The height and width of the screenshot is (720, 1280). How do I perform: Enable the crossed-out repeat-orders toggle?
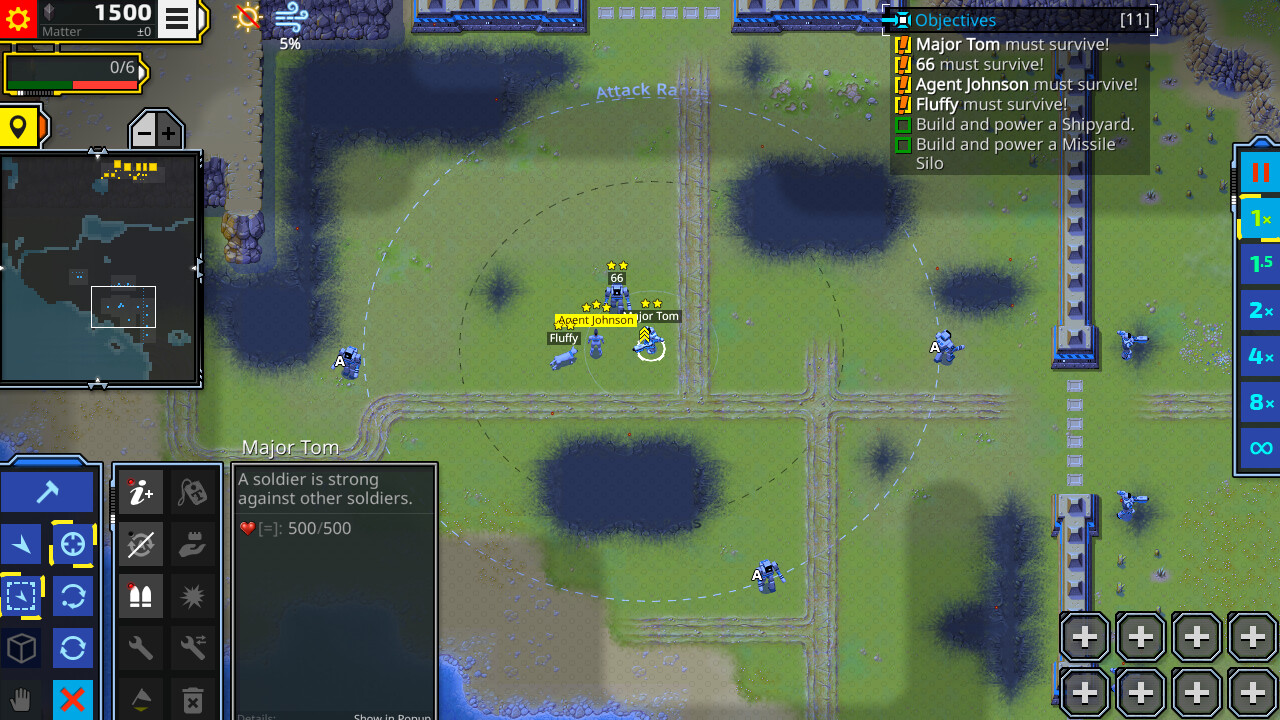coord(141,544)
